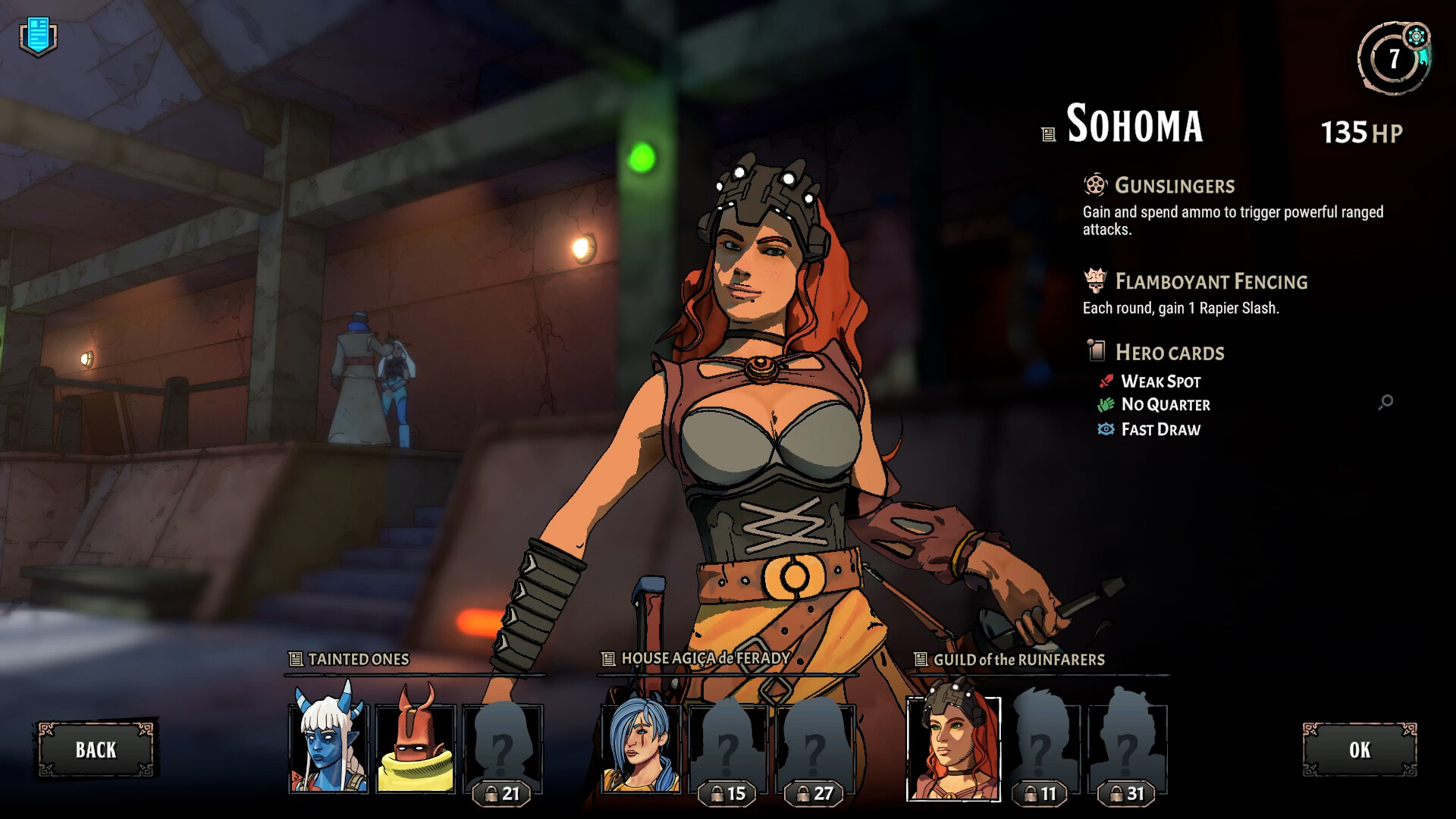The image size is (1456, 819).
Task: Click the No Quarter card icon
Action: [x=1107, y=405]
